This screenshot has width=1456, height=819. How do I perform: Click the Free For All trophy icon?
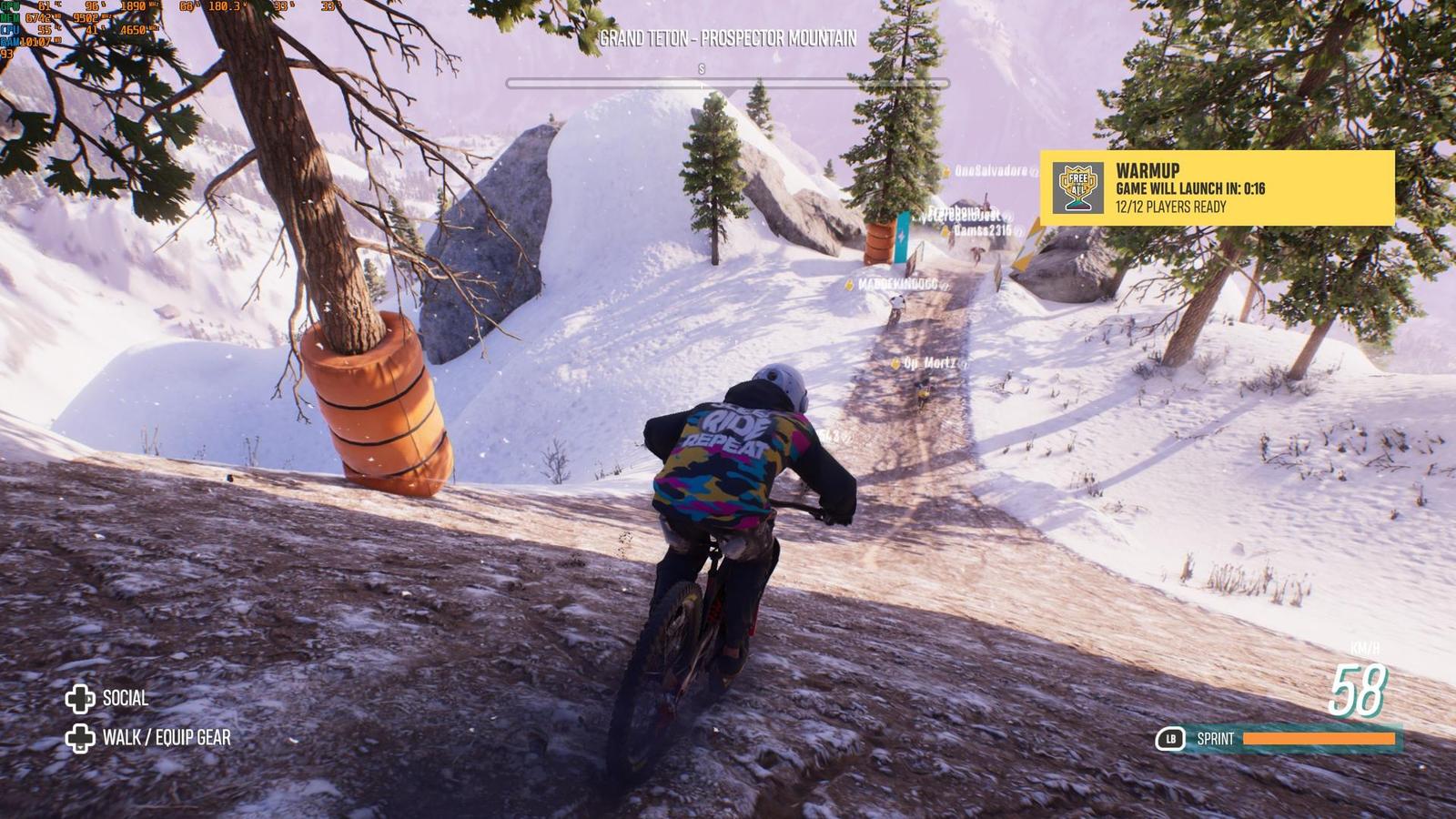1077,187
